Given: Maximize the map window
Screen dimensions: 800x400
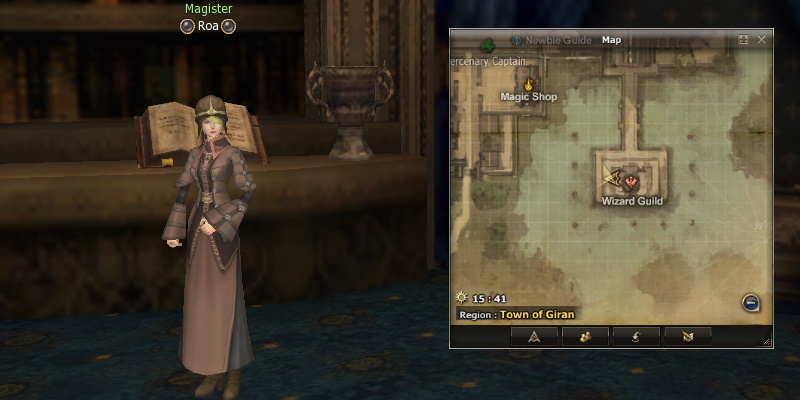Looking at the screenshot, I should coord(743,40).
